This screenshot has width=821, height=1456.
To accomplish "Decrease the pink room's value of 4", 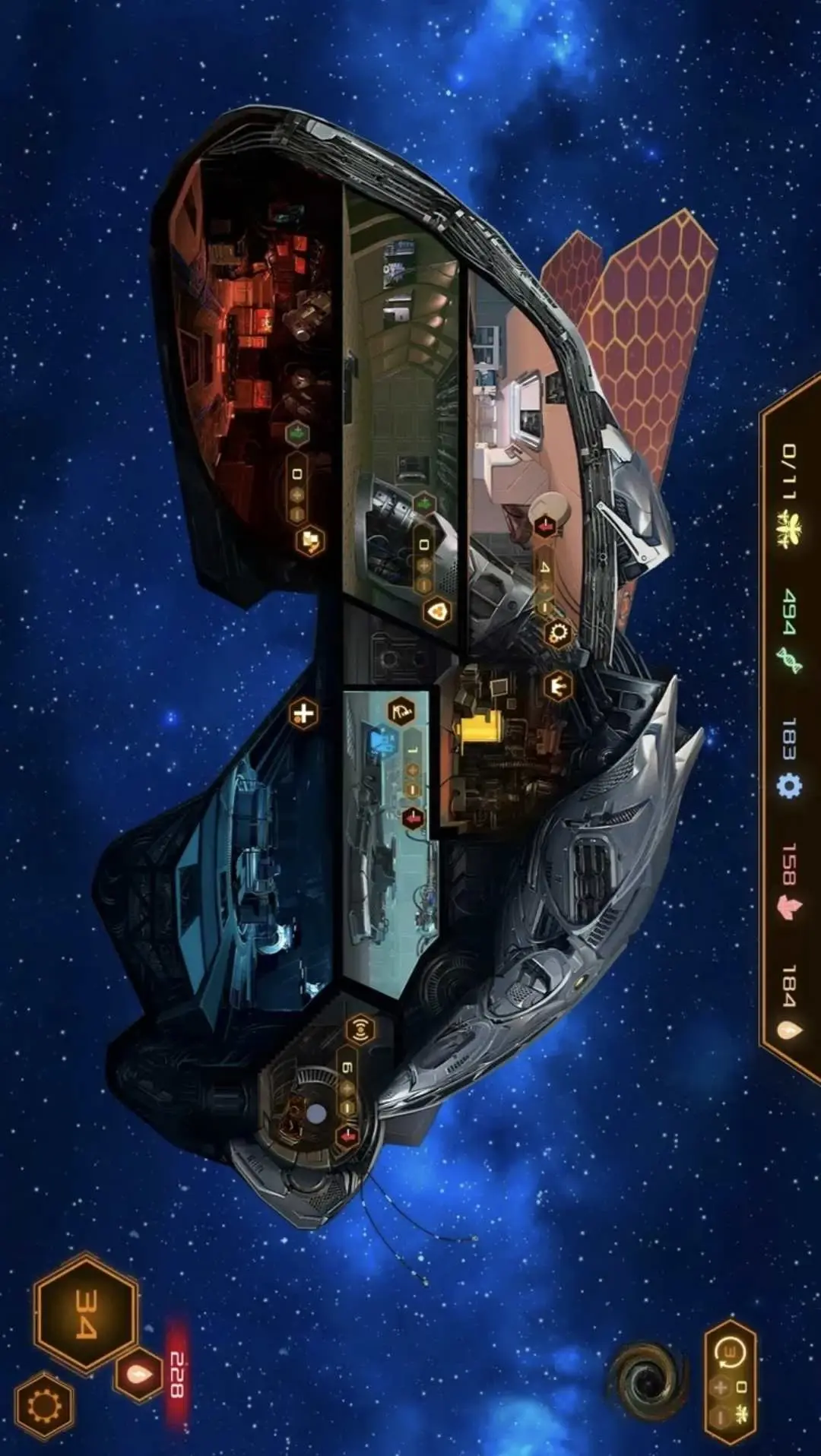I will tap(544, 607).
